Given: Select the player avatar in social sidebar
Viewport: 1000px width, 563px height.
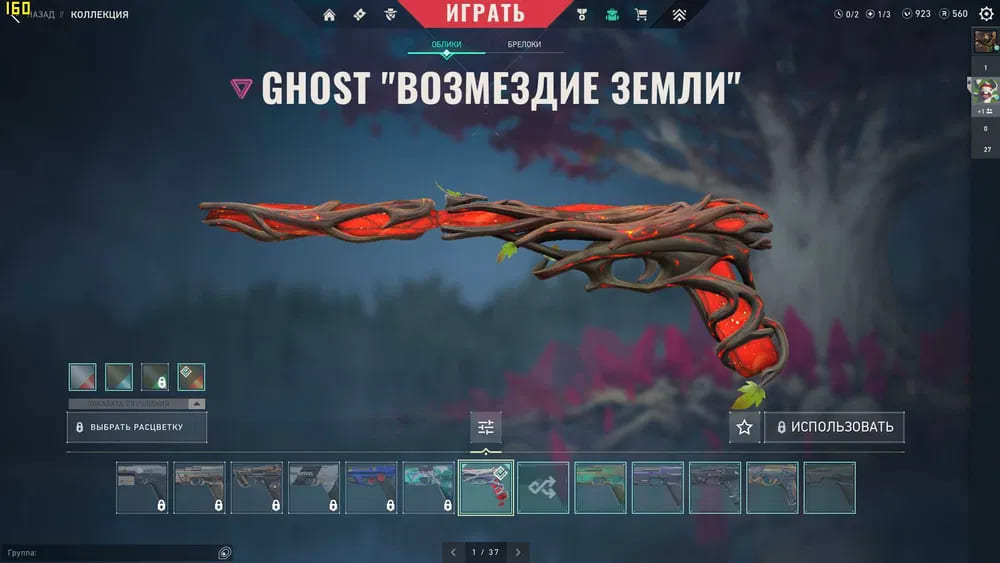Looking at the screenshot, I should [x=985, y=42].
